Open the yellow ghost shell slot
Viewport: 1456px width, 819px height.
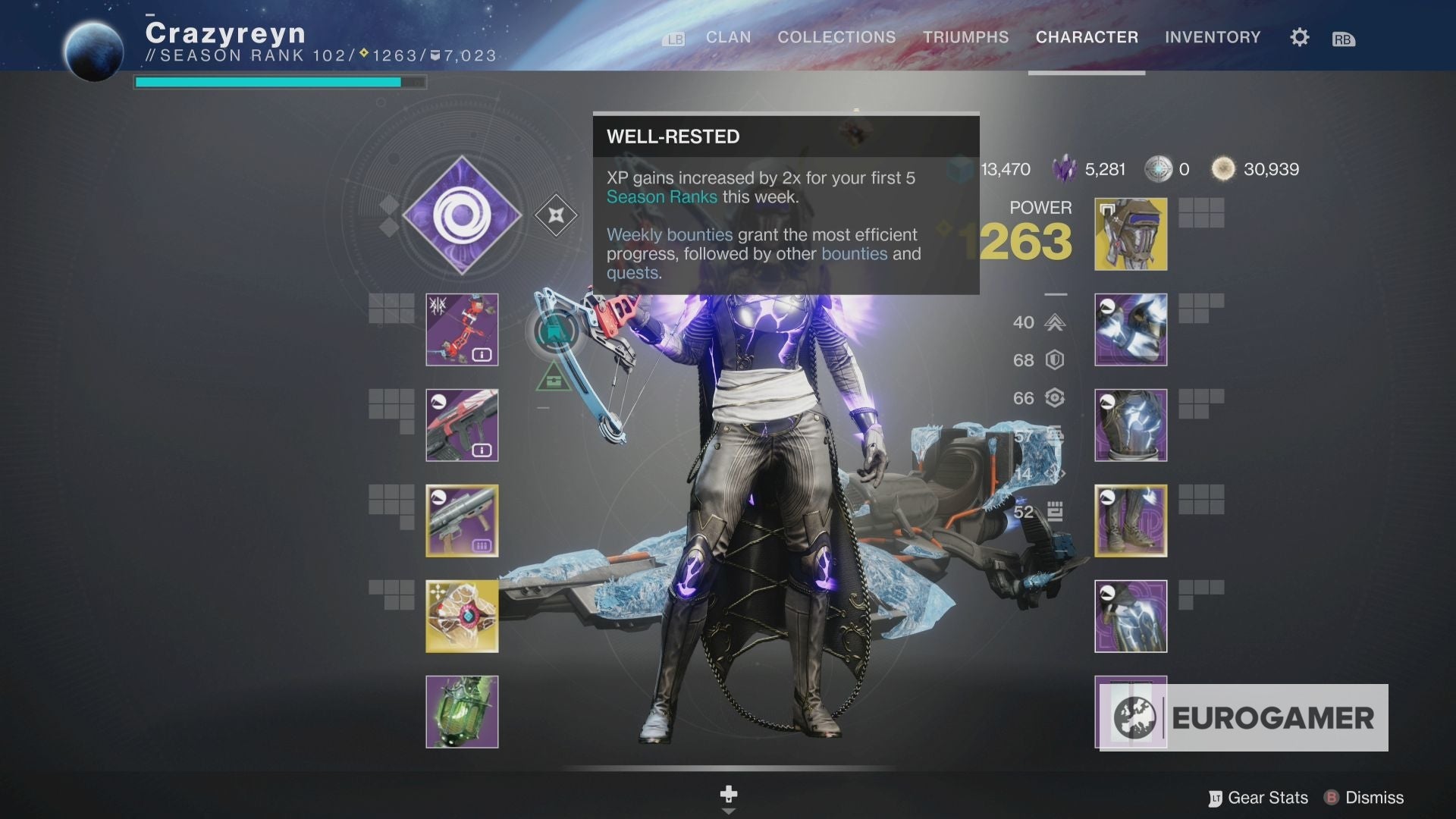tap(462, 617)
